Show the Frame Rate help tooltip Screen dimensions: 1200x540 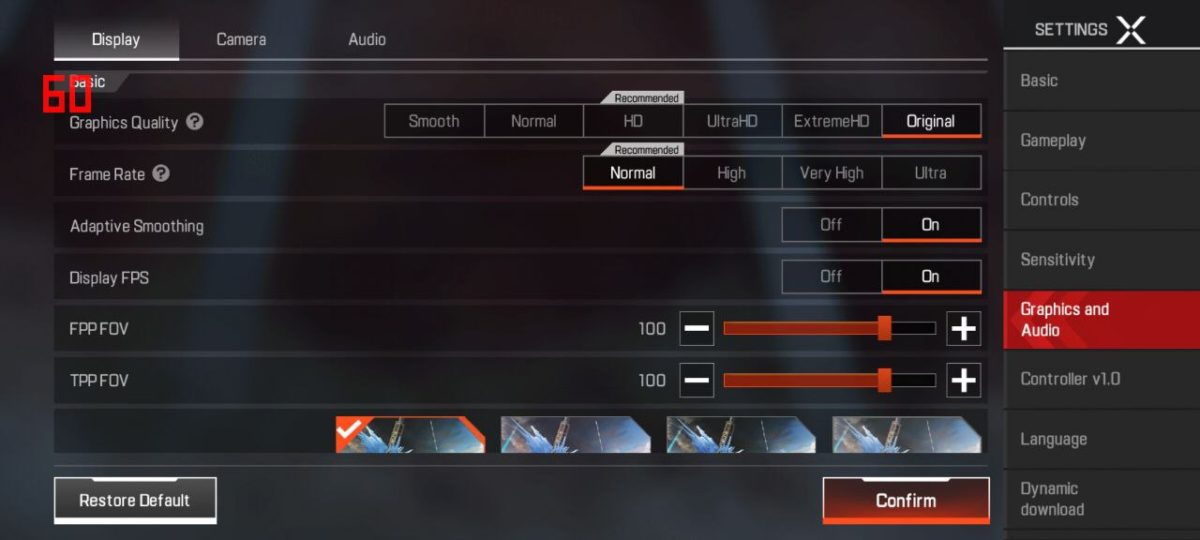click(x=161, y=174)
